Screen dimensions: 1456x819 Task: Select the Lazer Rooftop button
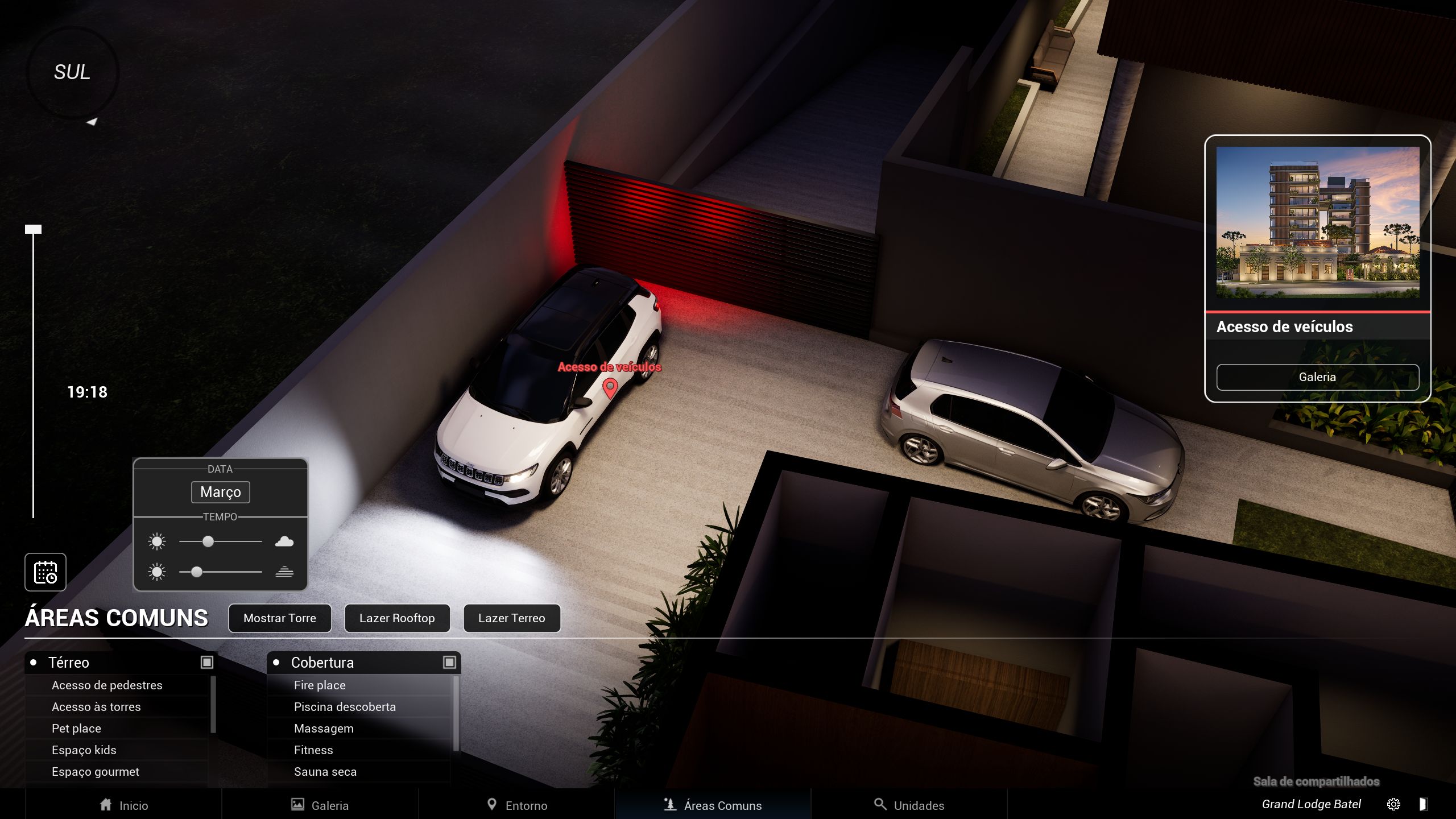[397, 618]
